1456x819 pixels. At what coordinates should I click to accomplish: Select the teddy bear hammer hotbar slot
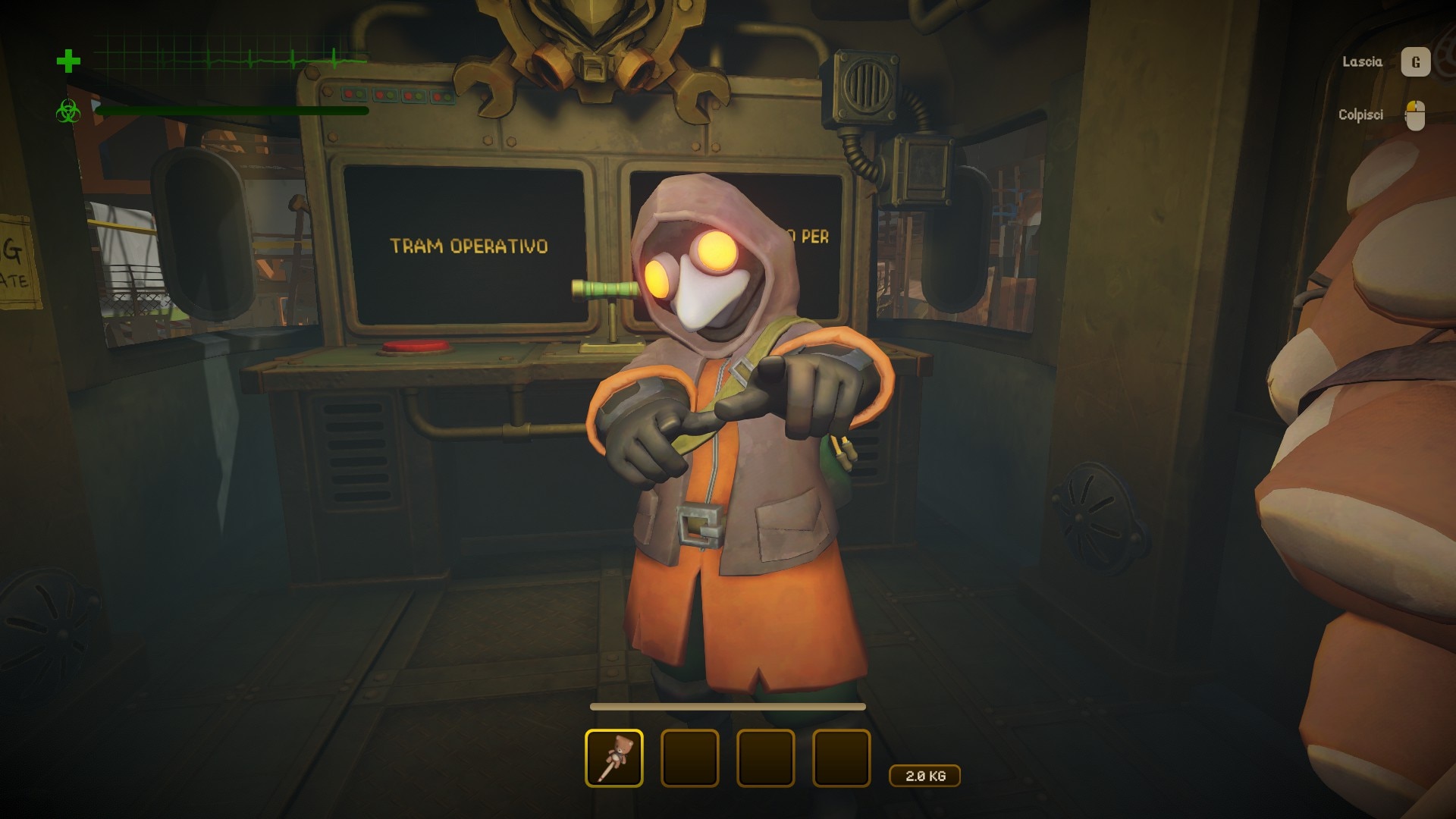coord(614,758)
